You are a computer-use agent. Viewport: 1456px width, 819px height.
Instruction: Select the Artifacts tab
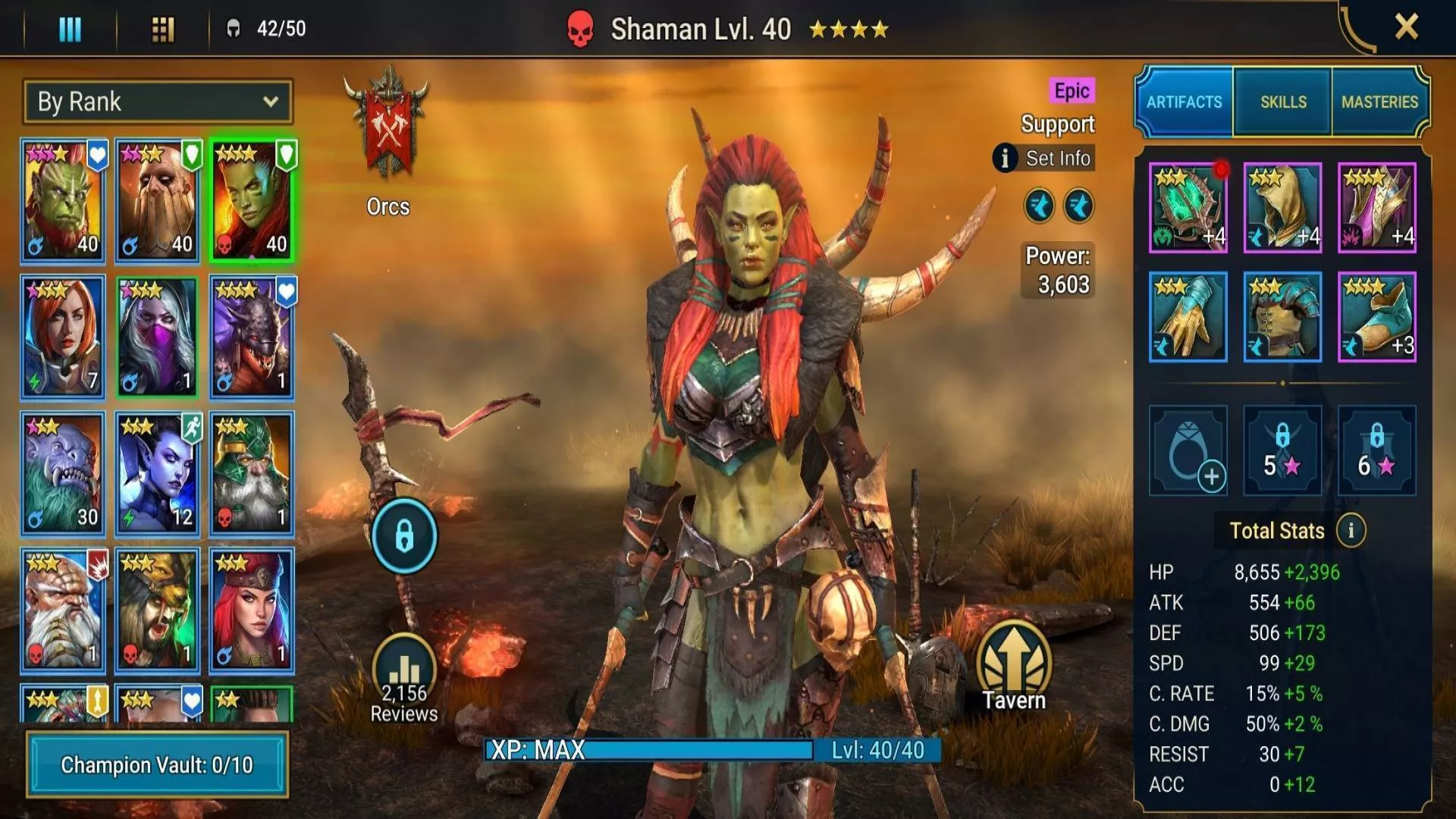[x=1184, y=102]
